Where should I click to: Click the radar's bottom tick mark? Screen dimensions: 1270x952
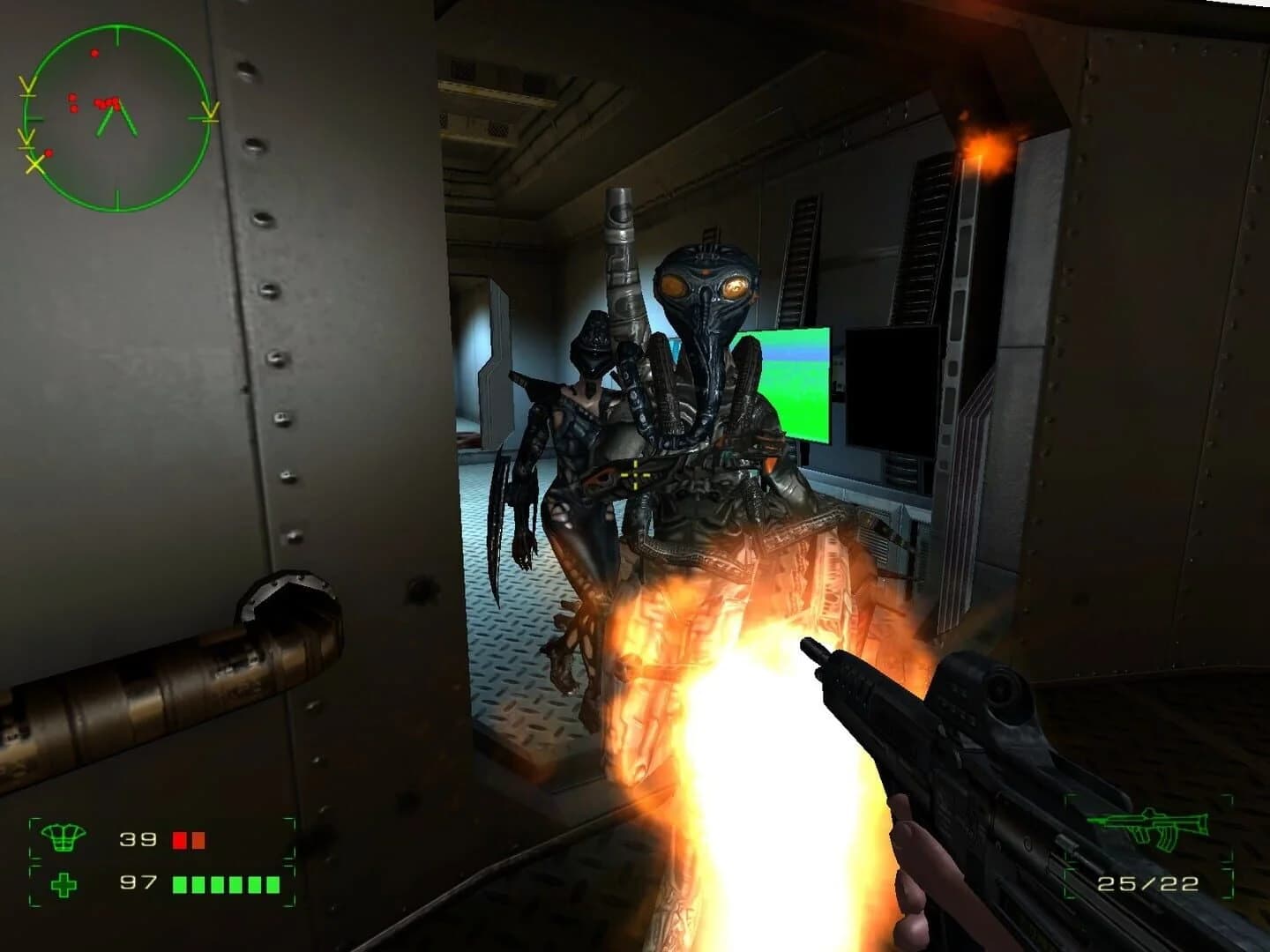click(117, 196)
